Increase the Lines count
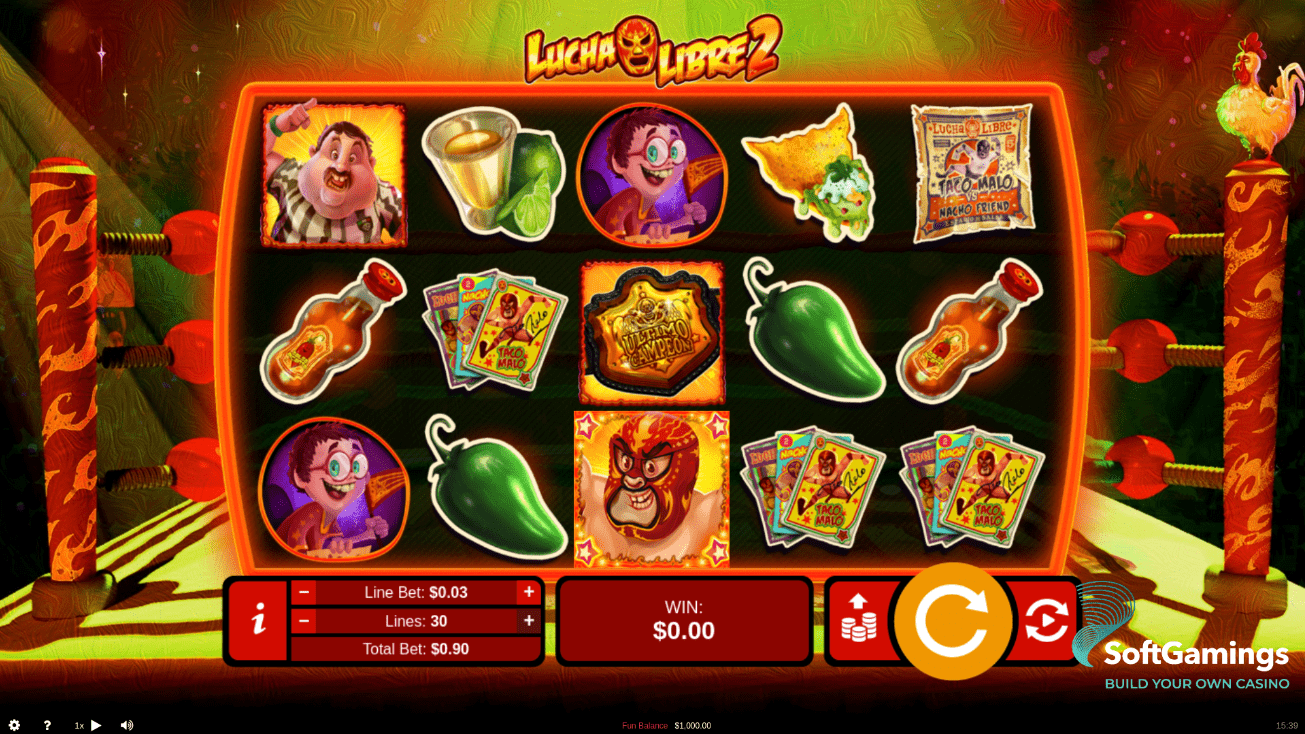This screenshot has width=1305, height=734. coord(527,621)
